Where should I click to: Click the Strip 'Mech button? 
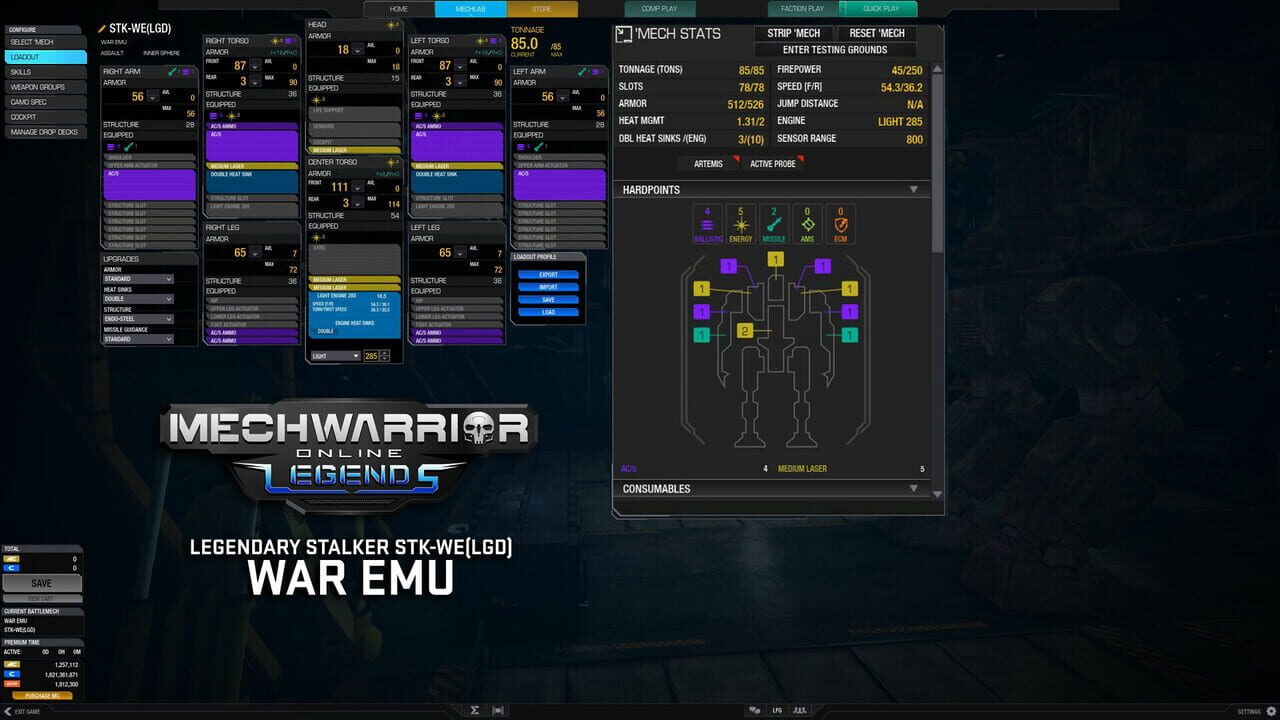click(794, 33)
